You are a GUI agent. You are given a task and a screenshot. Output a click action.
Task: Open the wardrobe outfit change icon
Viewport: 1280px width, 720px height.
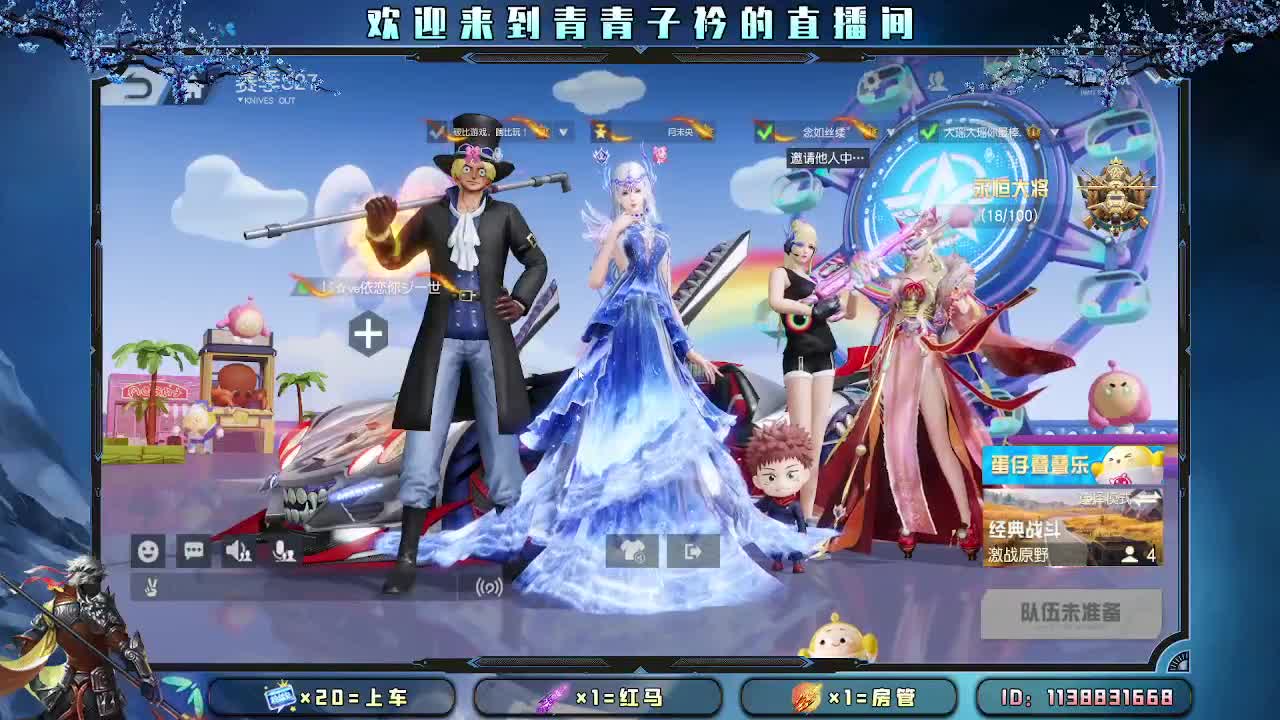pos(631,551)
